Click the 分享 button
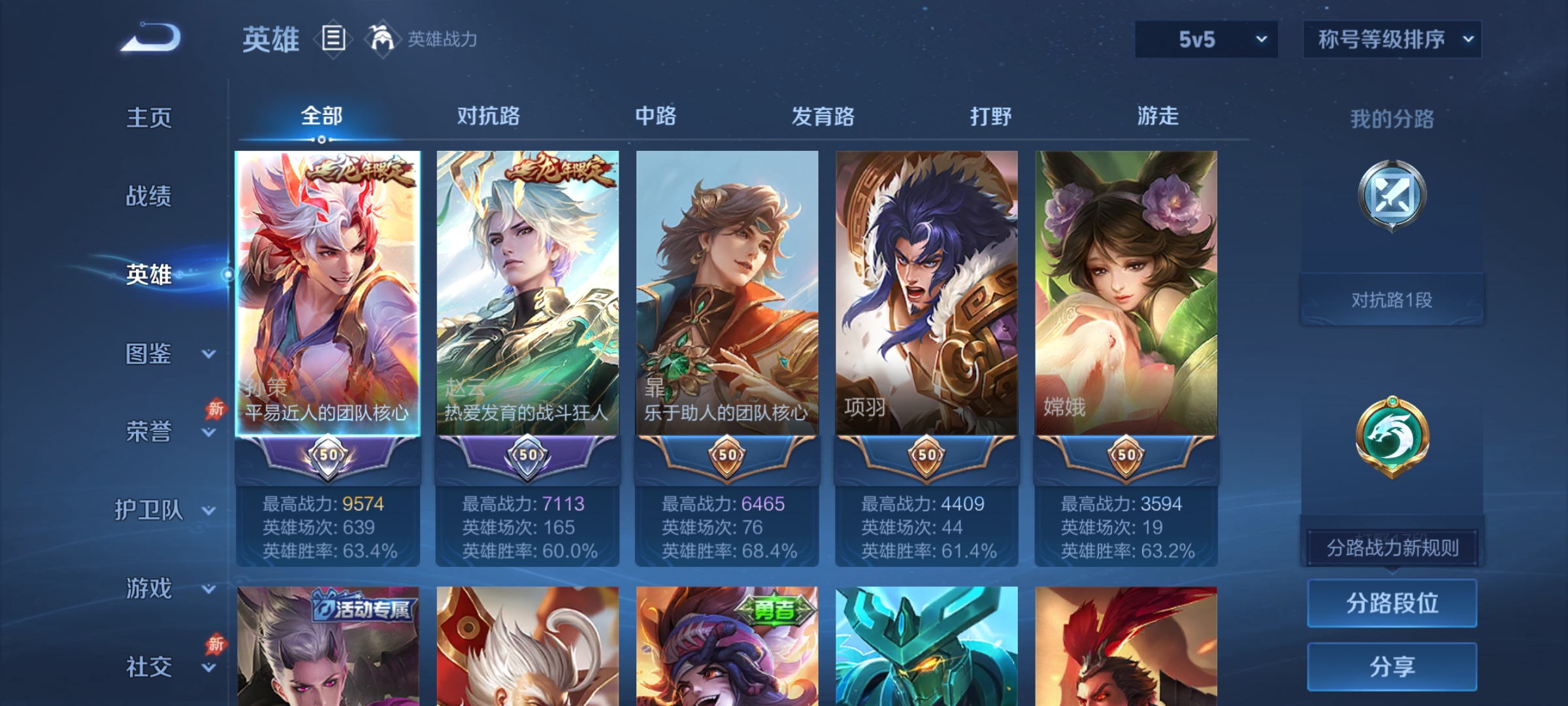Image resolution: width=1568 pixels, height=706 pixels. point(1392,665)
